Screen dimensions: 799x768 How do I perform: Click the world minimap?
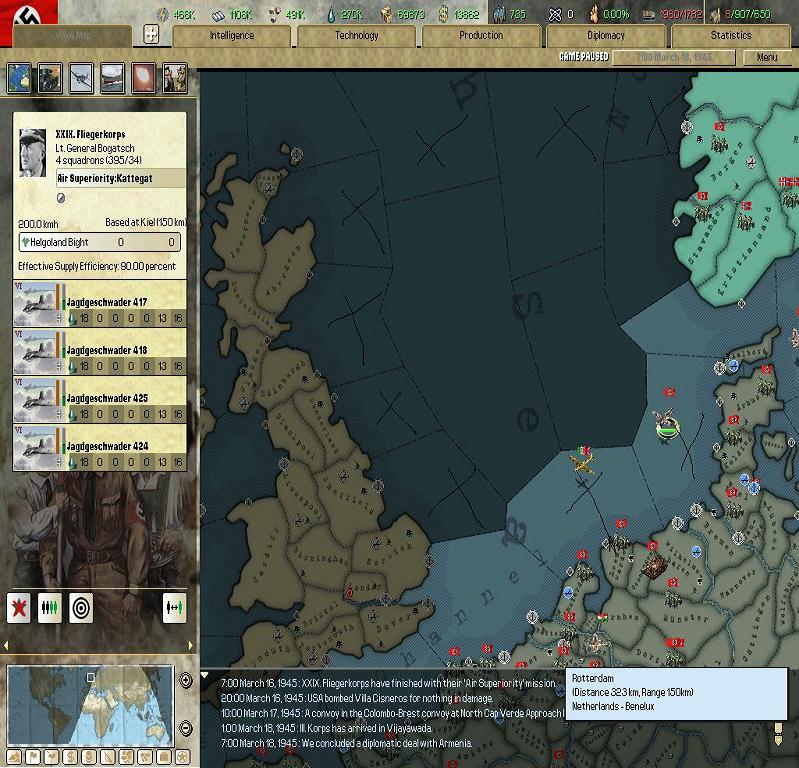[x=90, y=705]
